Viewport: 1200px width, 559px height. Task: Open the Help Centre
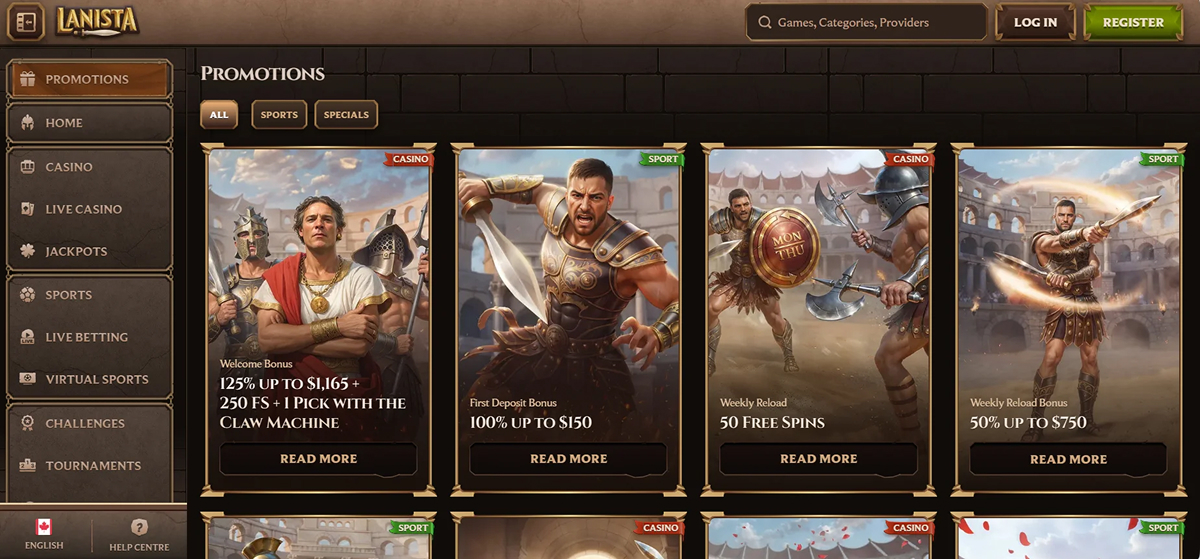point(139,534)
